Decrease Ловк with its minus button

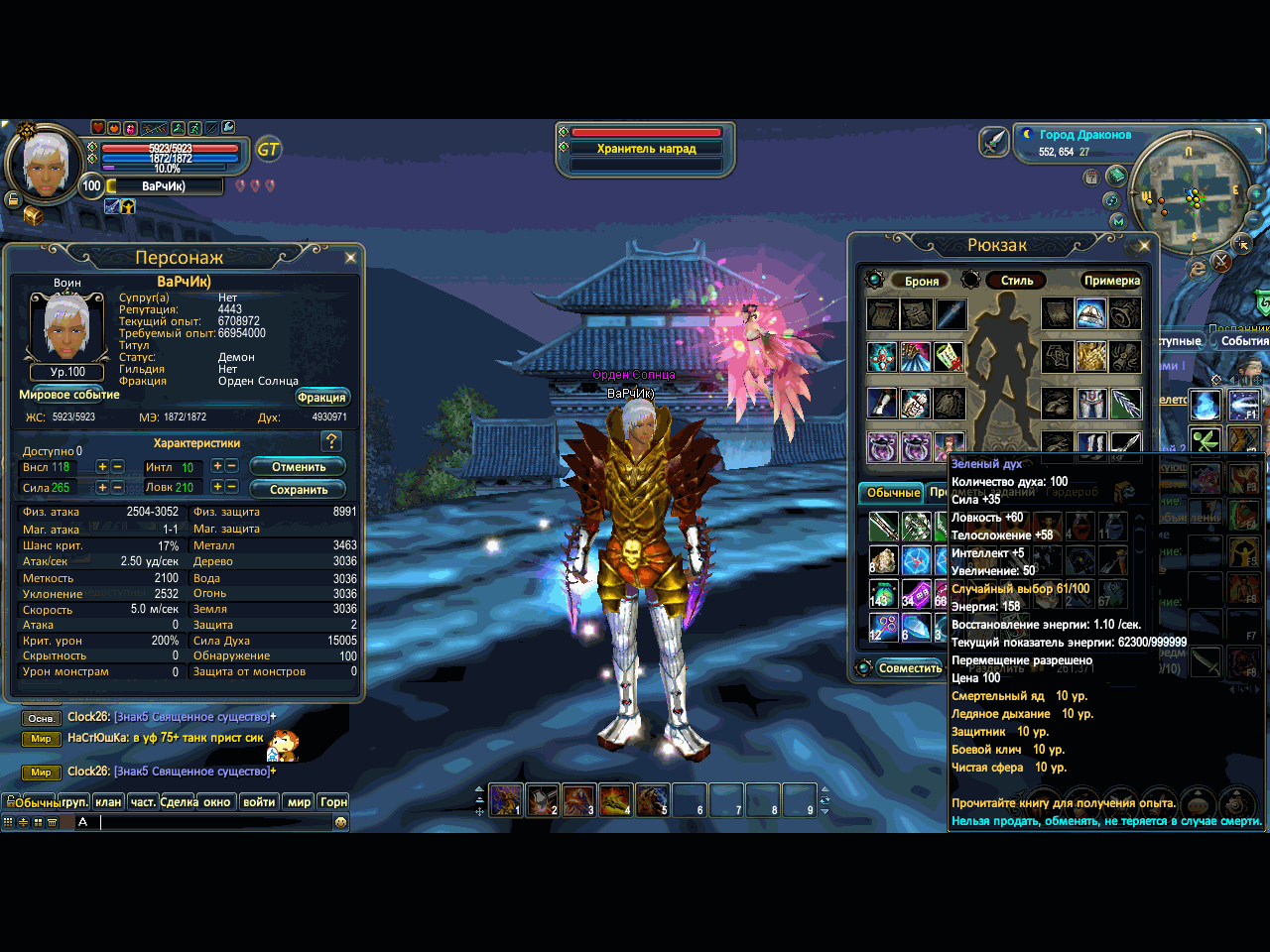[232, 487]
